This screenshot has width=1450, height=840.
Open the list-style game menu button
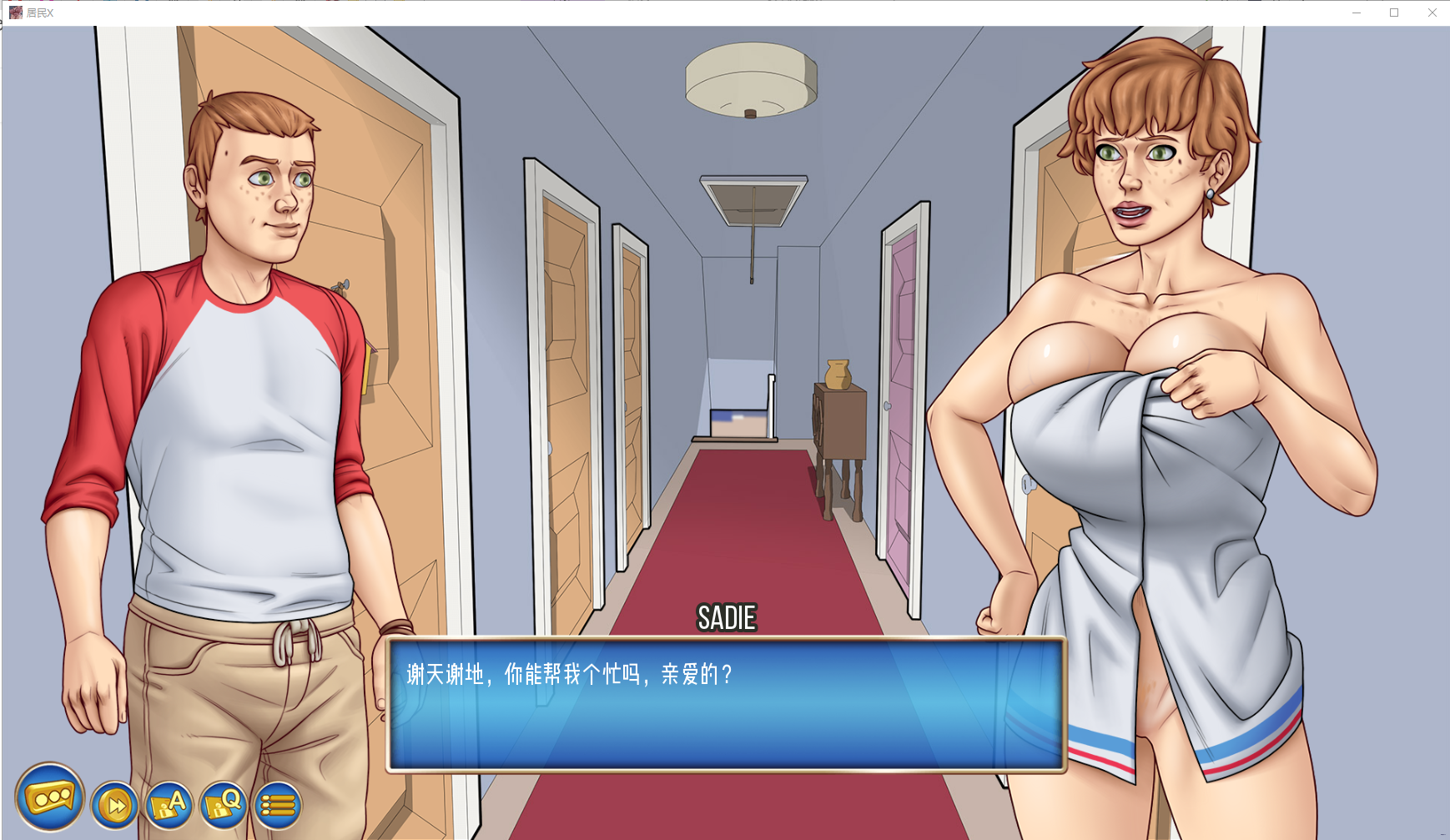click(278, 806)
